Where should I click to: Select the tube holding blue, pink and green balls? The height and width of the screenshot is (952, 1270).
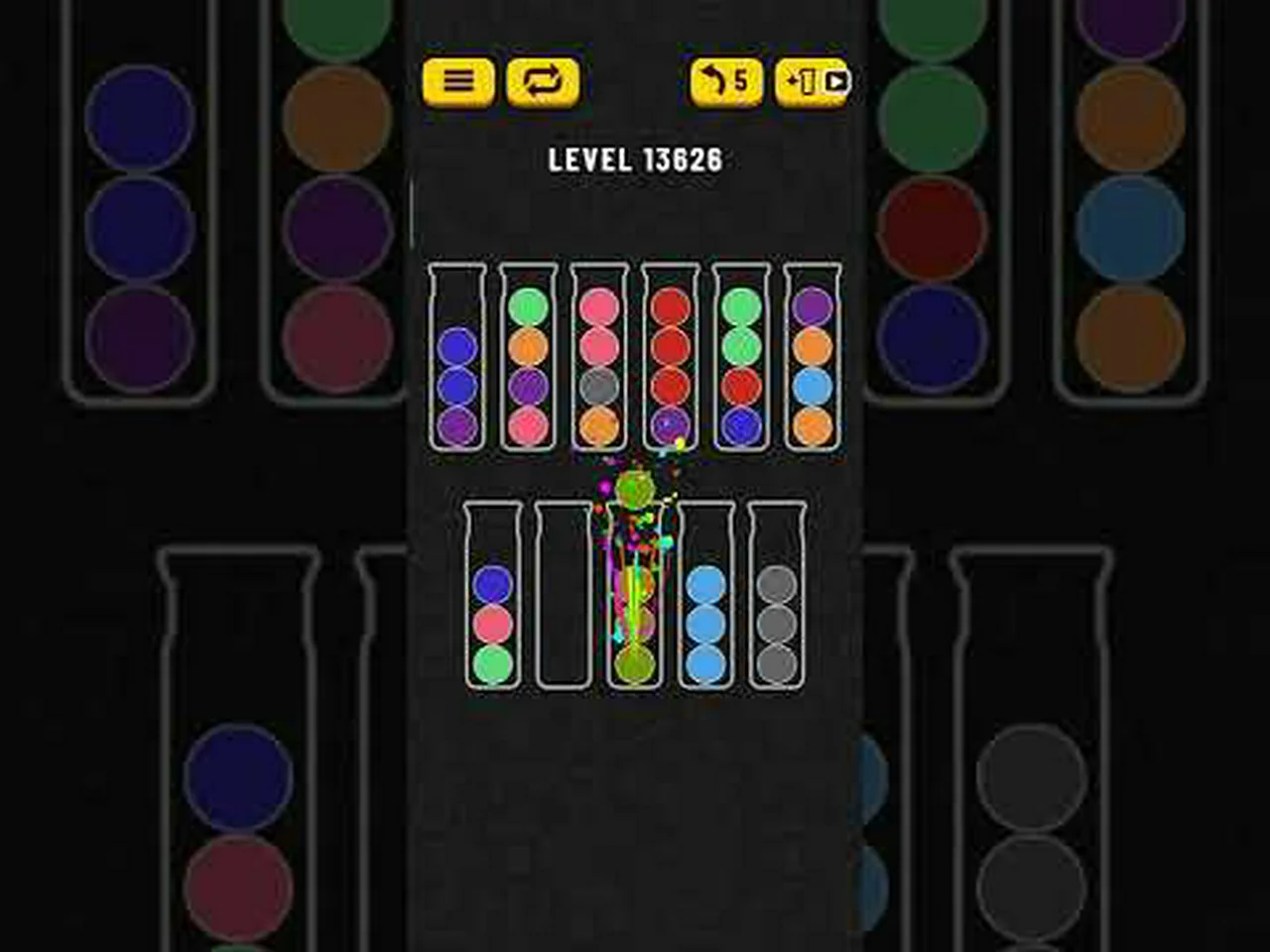point(492,595)
